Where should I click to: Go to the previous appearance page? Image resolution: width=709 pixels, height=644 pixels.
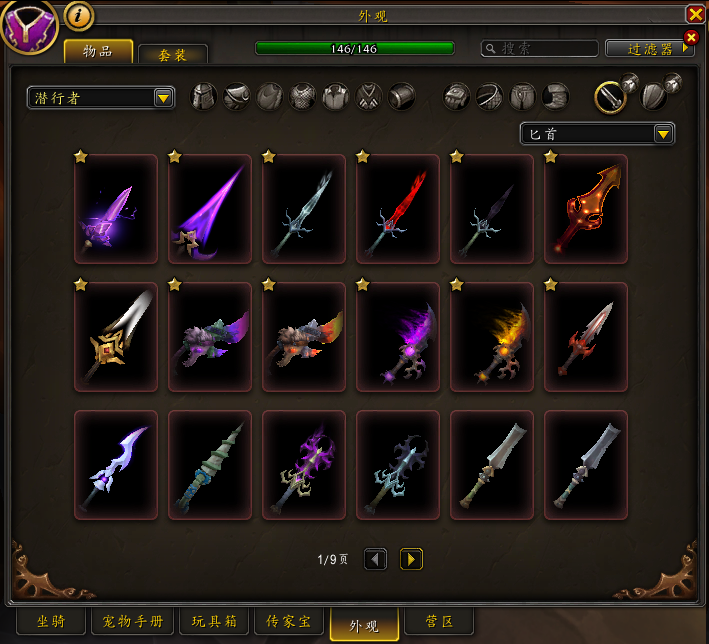click(x=375, y=559)
